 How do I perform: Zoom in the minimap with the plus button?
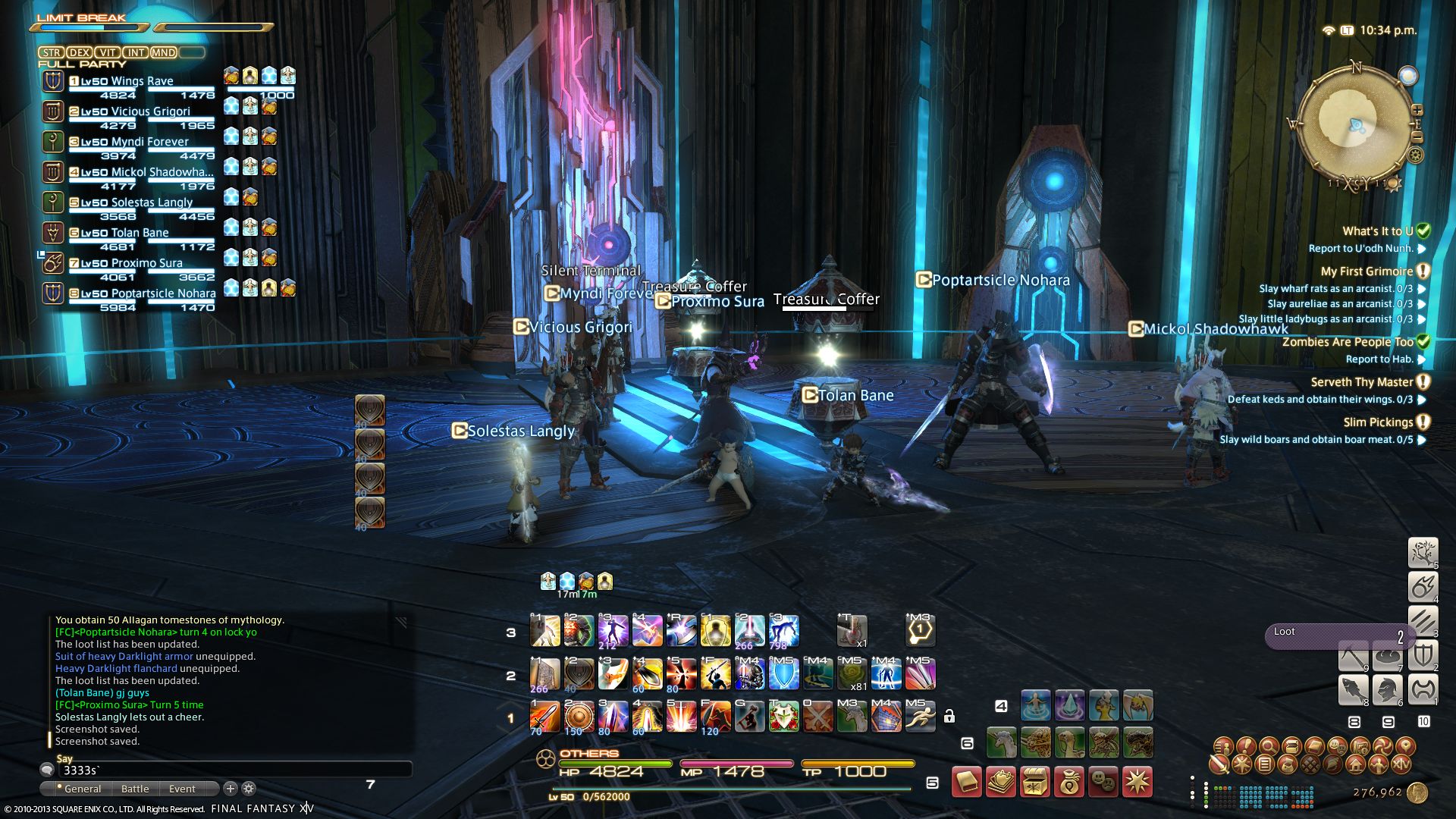point(1417,111)
